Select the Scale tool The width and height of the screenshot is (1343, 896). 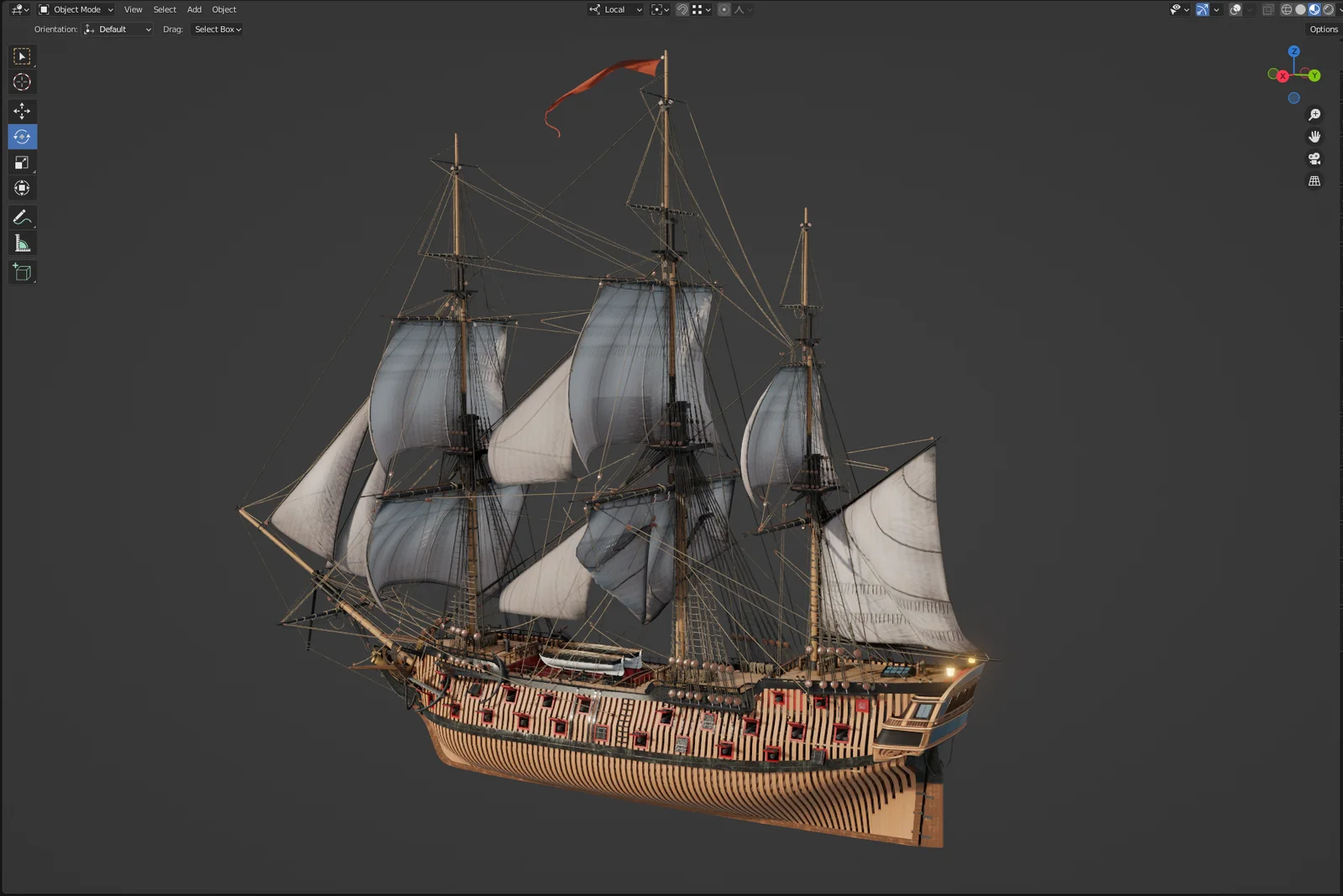point(22,163)
